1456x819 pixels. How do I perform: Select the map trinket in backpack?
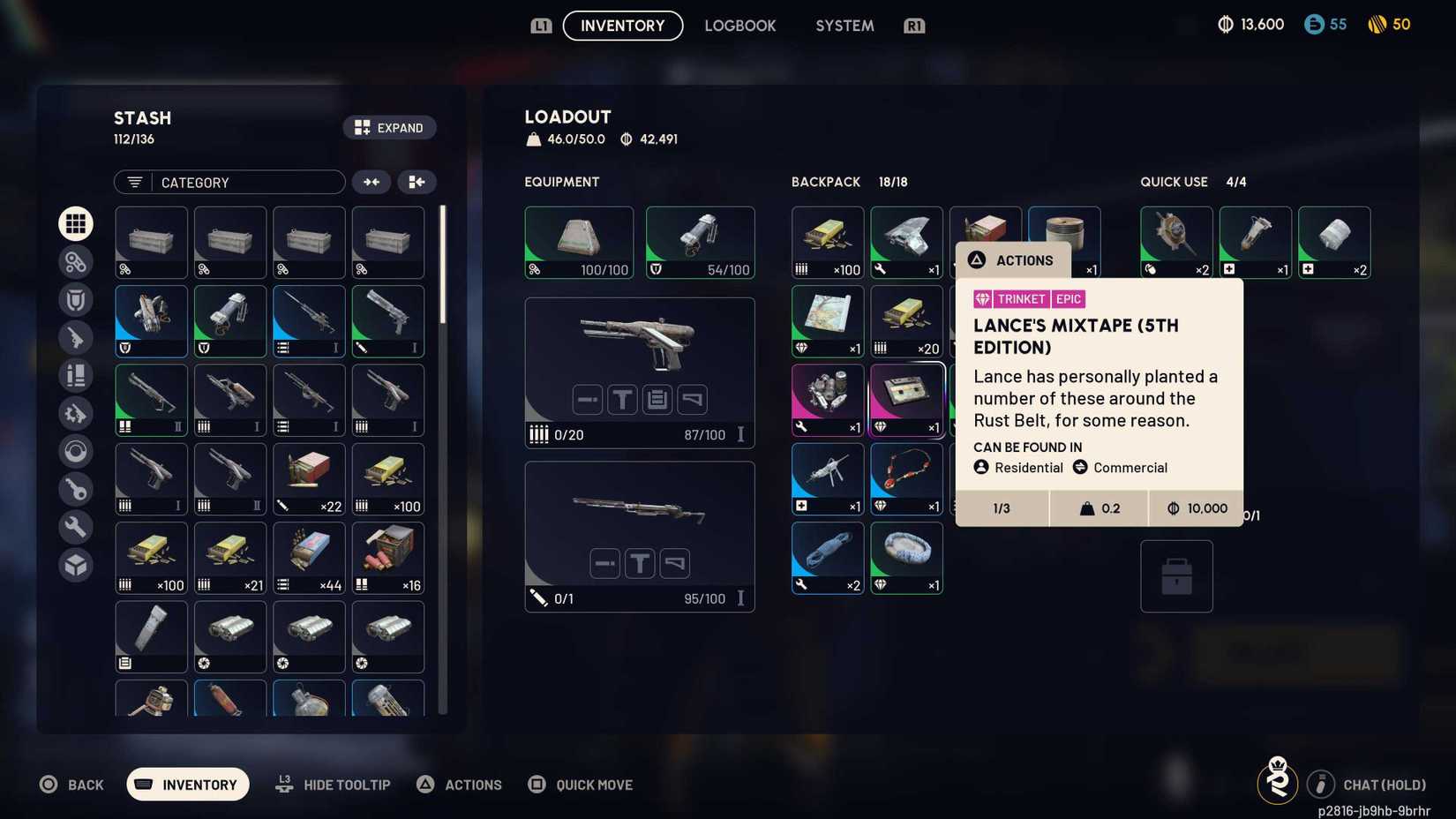click(827, 320)
